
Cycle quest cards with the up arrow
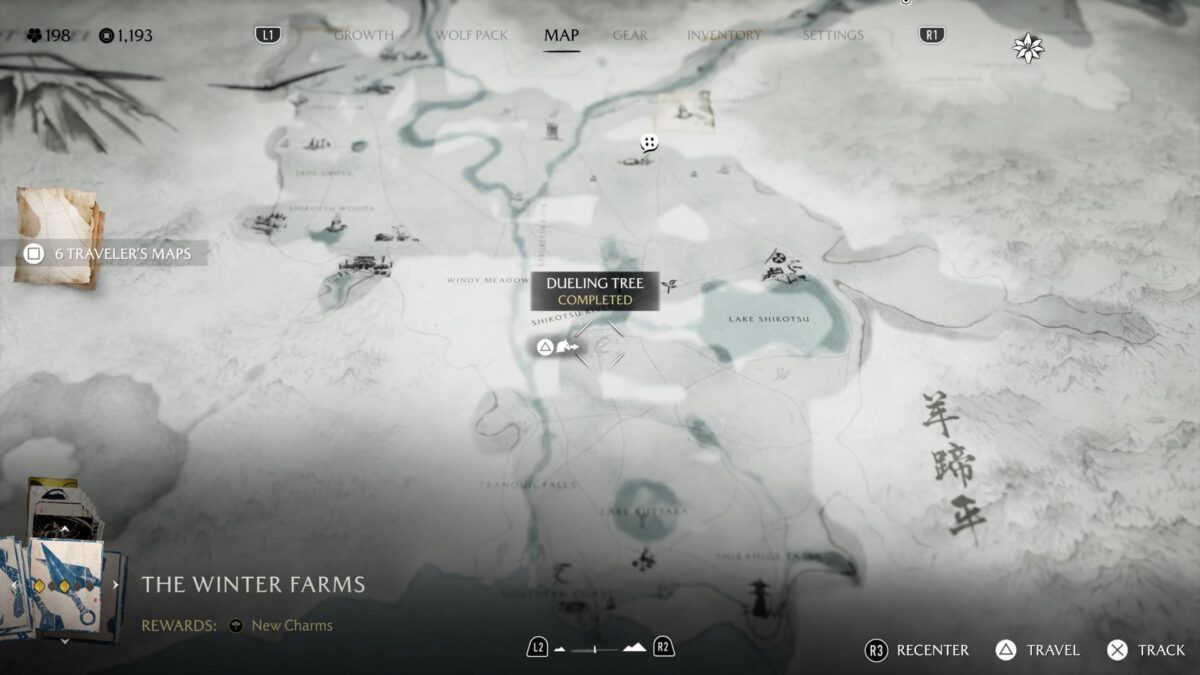click(x=66, y=527)
